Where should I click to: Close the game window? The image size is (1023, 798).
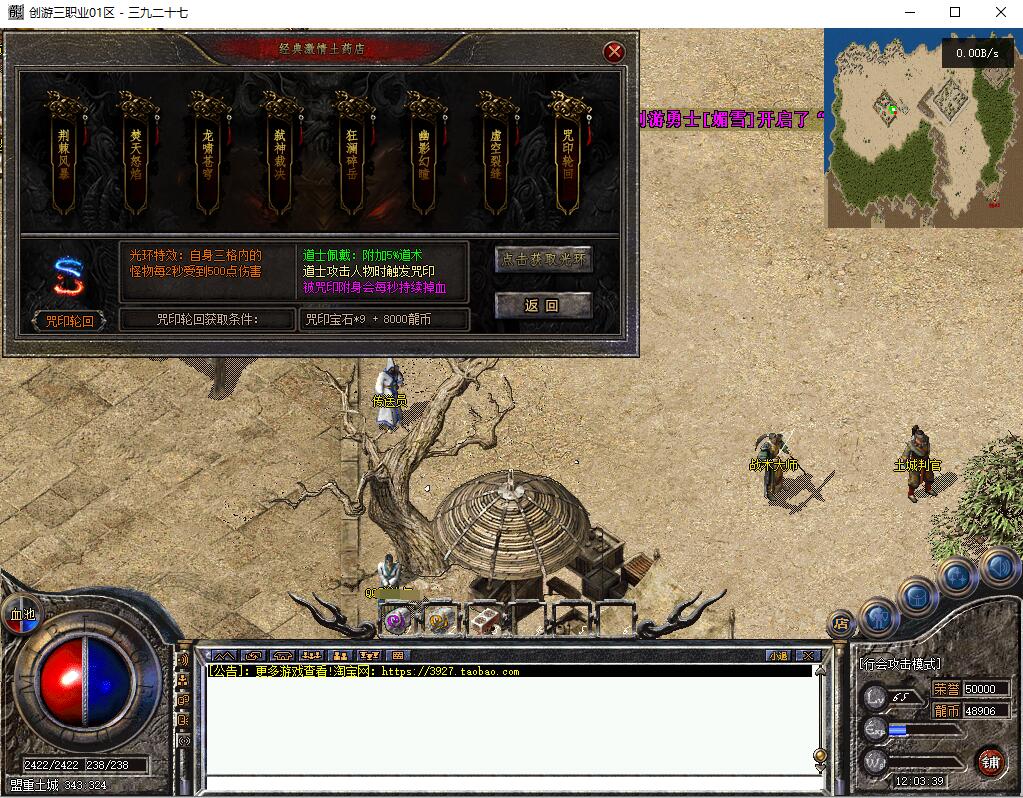[x=1000, y=12]
